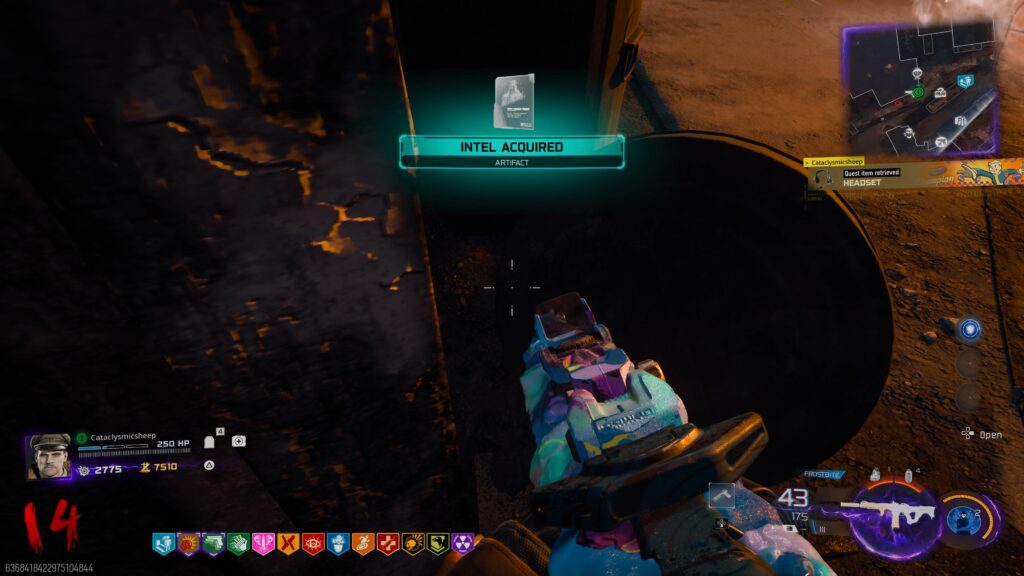
Task: Select the green pistol perk icon
Action: point(213,544)
